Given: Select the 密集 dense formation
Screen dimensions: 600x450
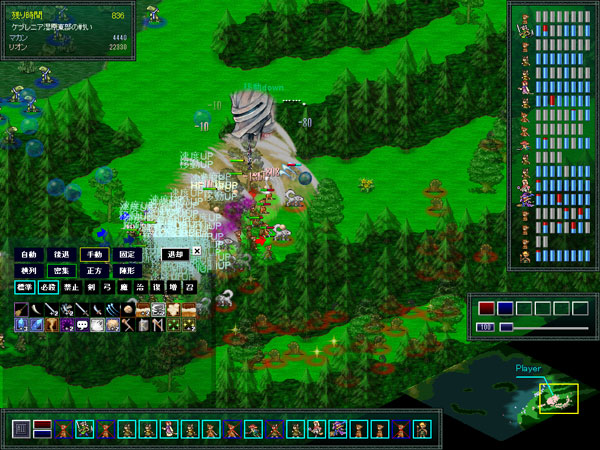Looking at the screenshot, I should pyautogui.click(x=61, y=271).
